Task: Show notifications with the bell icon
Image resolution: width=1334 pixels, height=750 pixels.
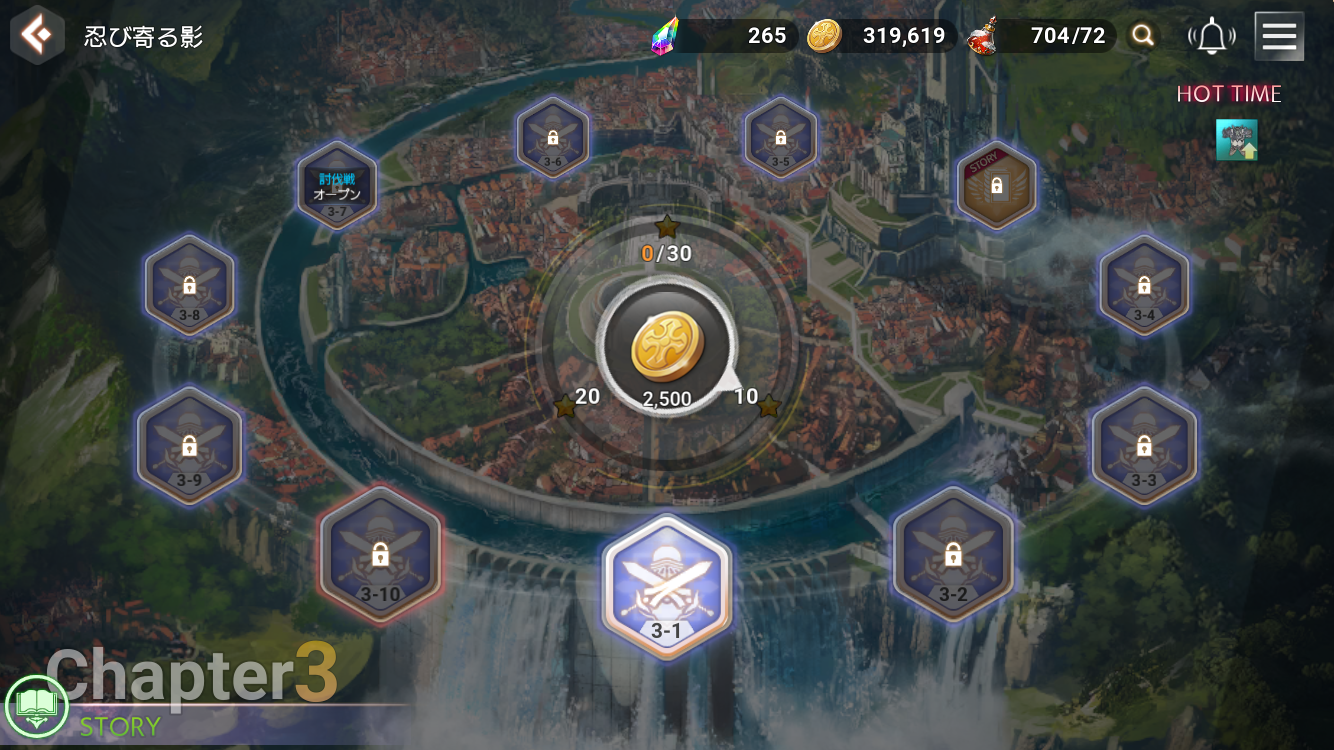Action: [x=1212, y=37]
